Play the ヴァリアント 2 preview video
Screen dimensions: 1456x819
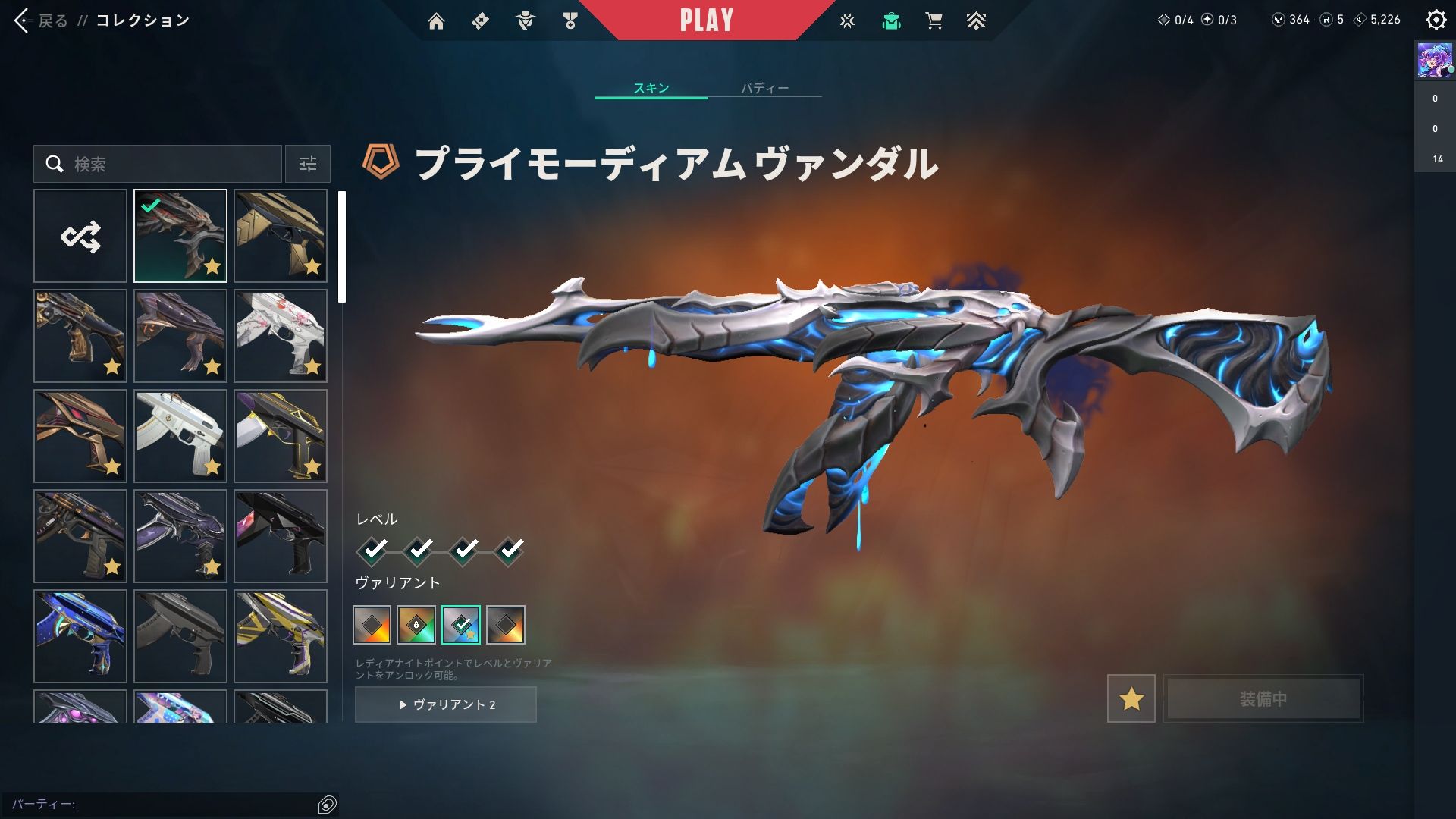[x=446, y=704]
